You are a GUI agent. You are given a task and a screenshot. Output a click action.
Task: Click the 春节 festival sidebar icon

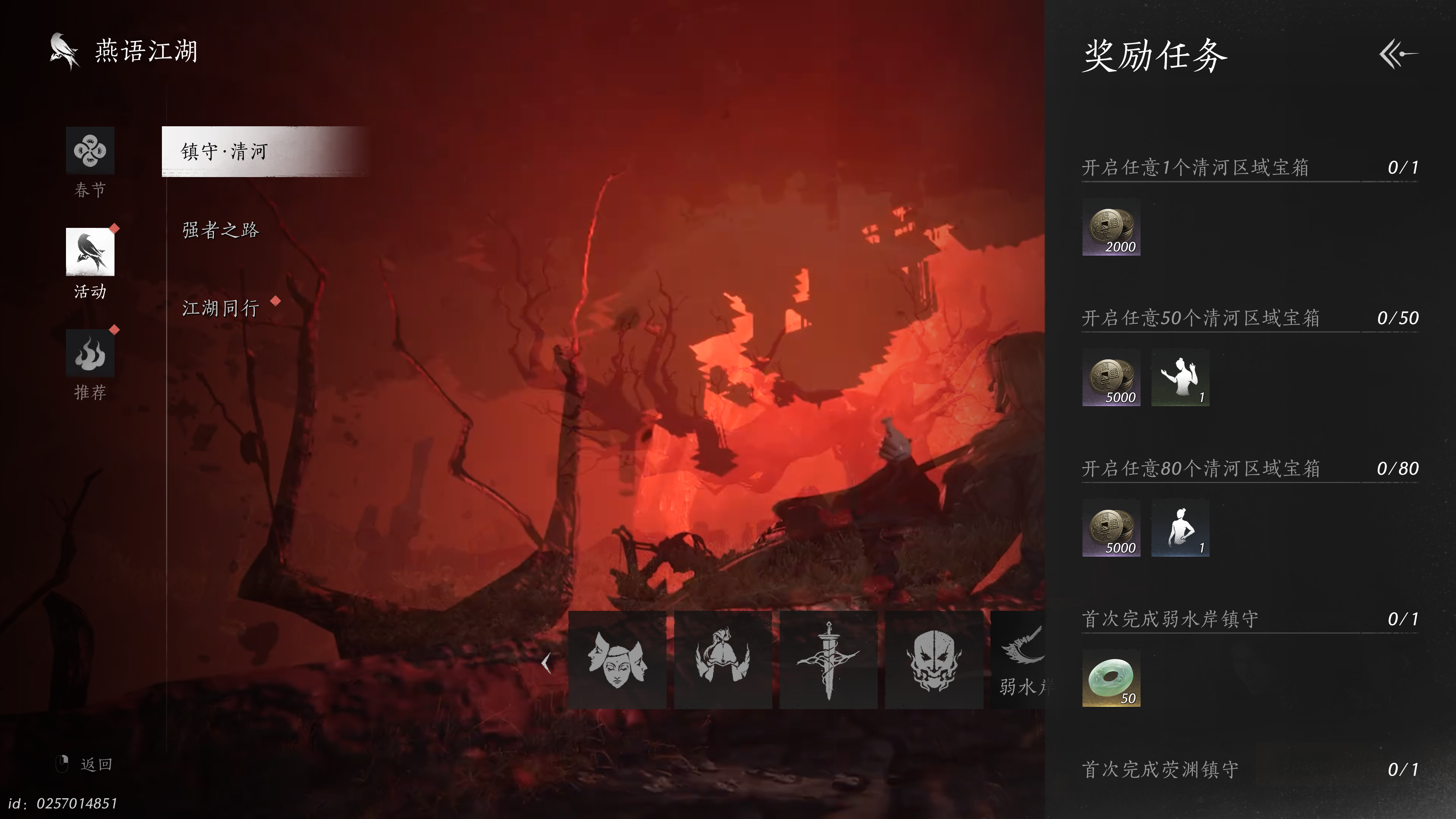point(90,152)
